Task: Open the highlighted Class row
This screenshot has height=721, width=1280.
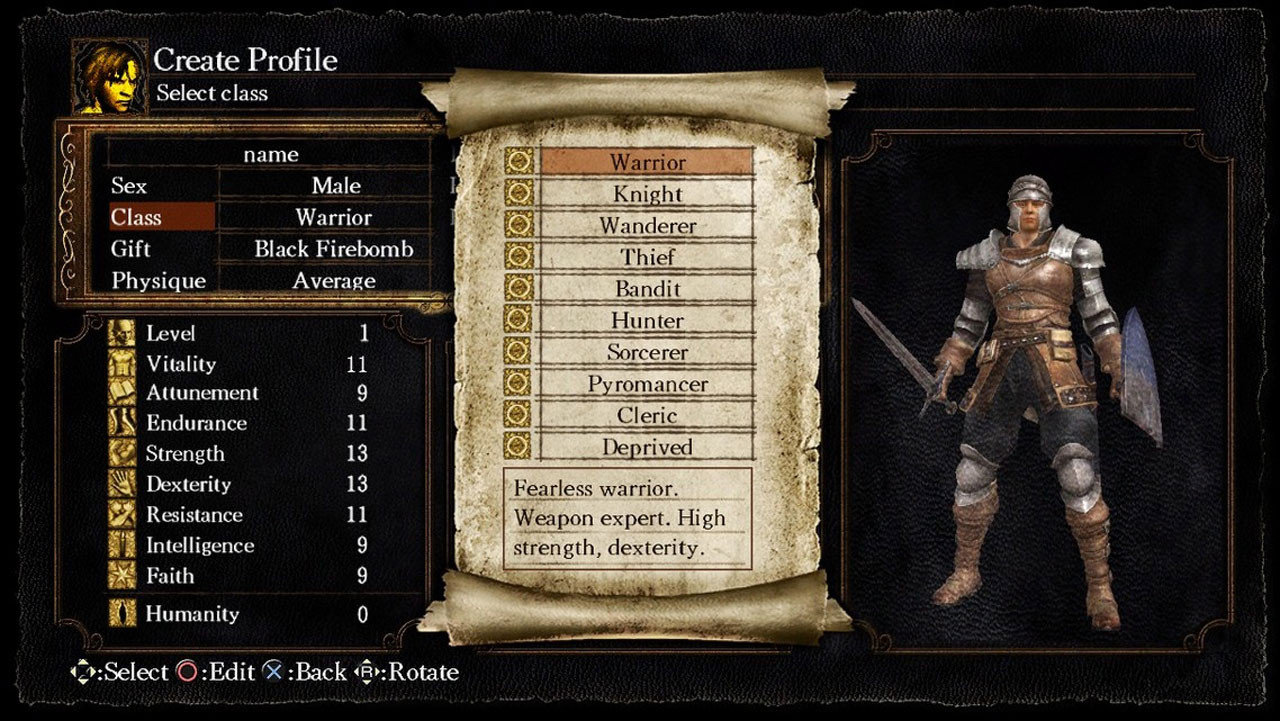Action: [x=161, y=217]
